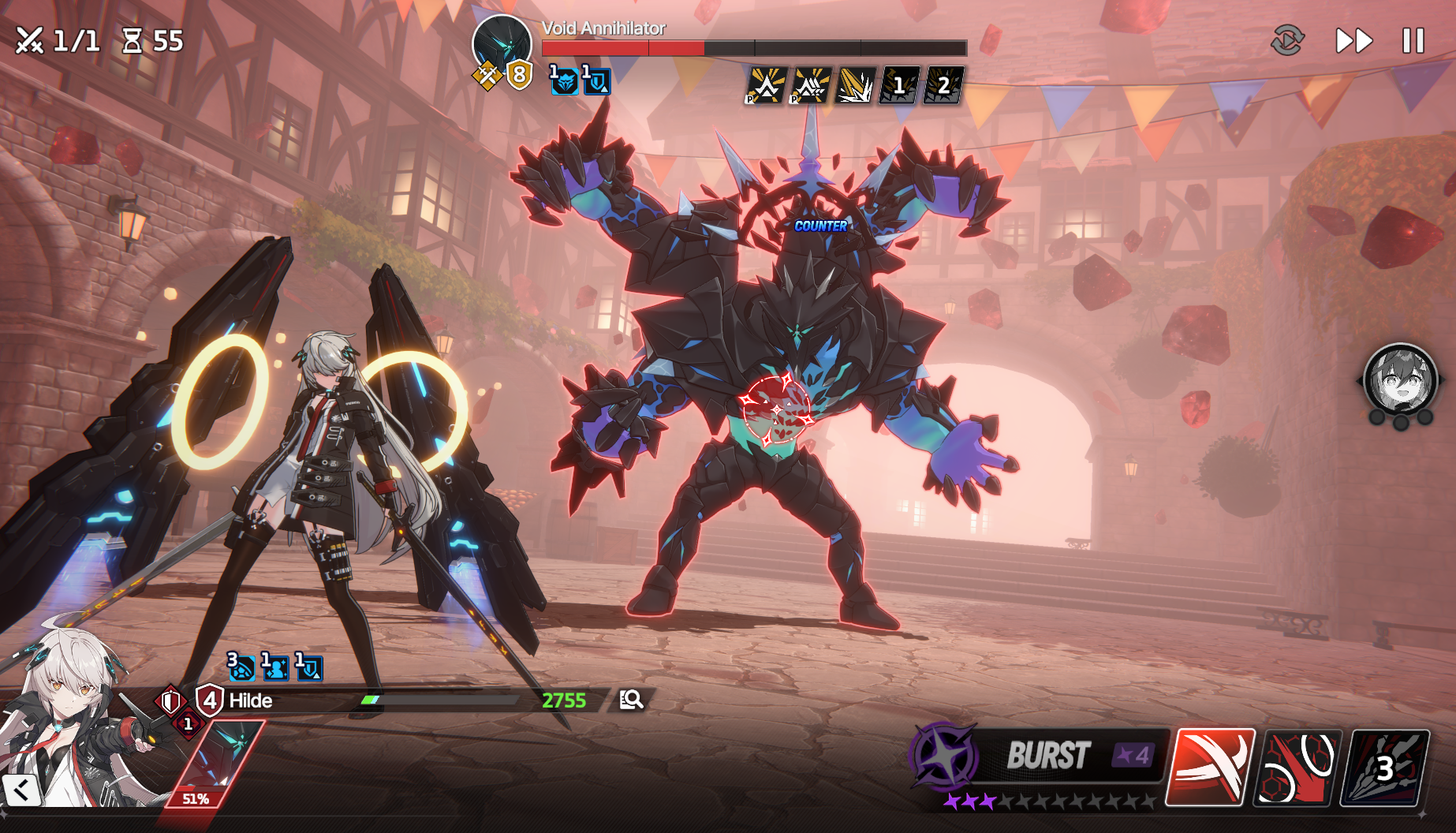Check Hilde's speed buff icon with 3 stacks
This screenshot has width=1456, height=833.
tap(241, 667)
